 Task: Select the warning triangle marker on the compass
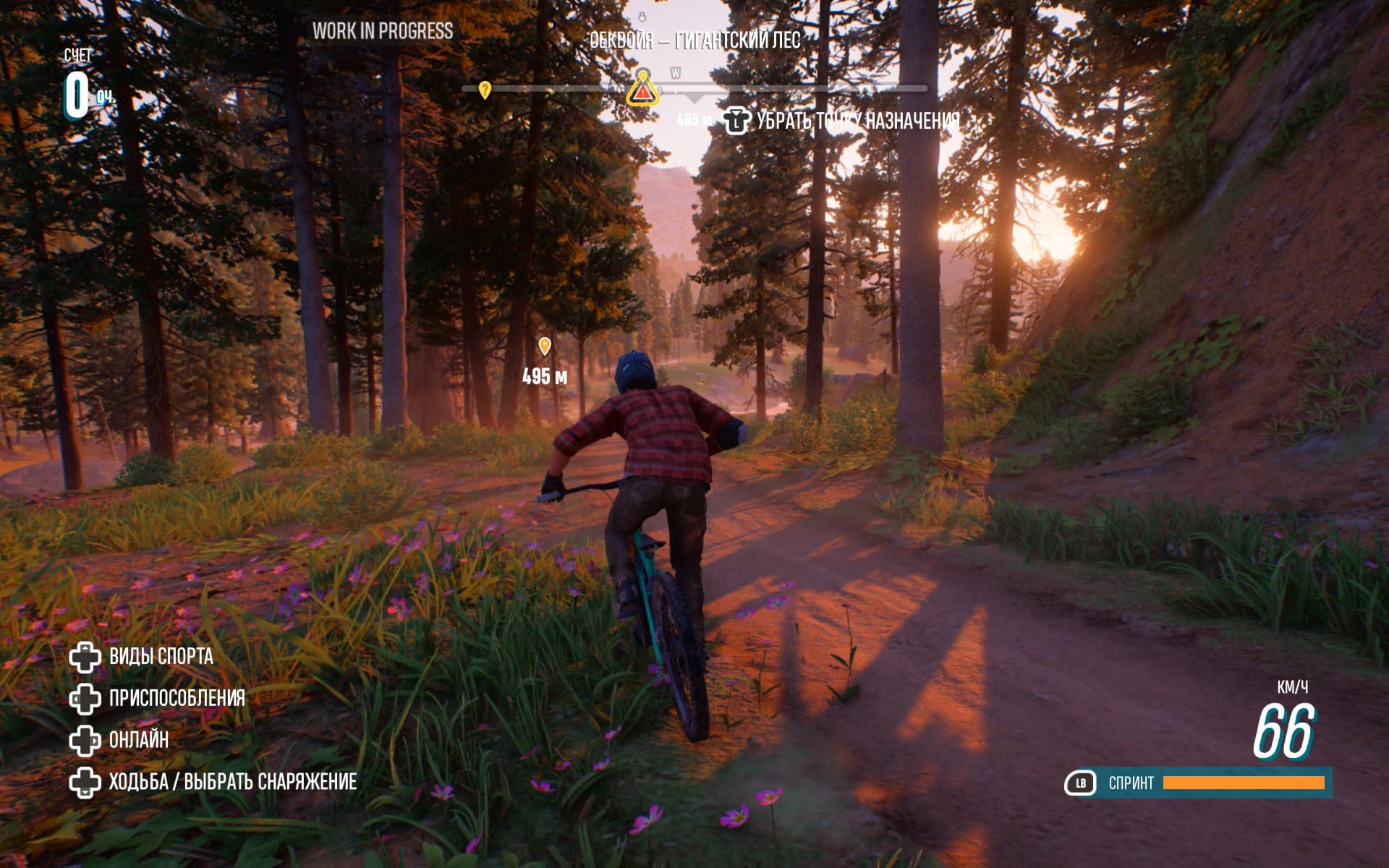642,91
